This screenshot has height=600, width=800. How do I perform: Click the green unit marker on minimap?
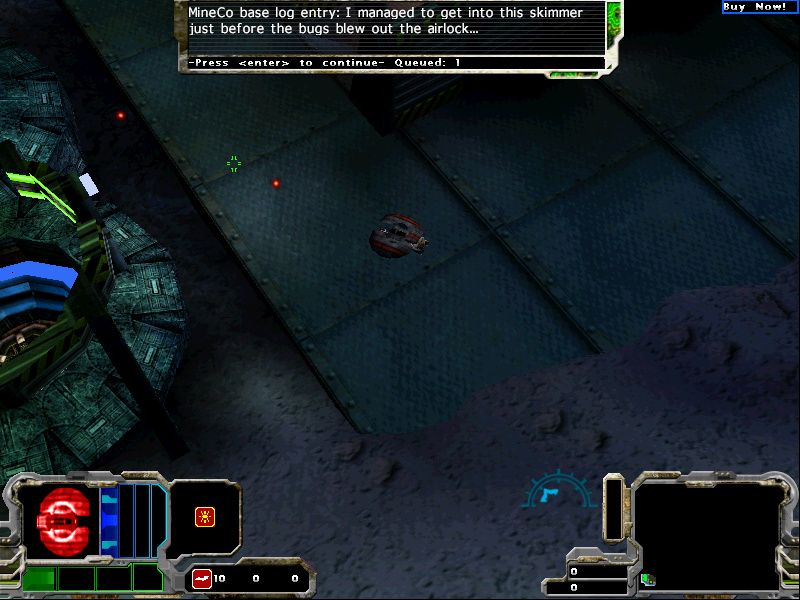pyautogui.click(x=645, y=578)
